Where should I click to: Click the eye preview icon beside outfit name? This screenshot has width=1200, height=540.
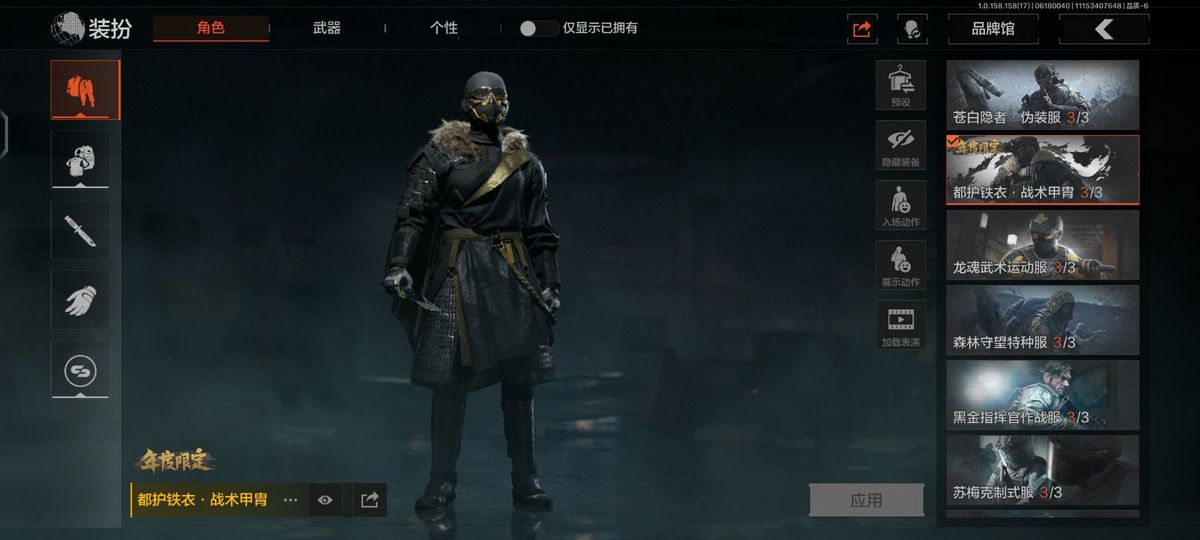pyautogui.click(x=325, y=500)
